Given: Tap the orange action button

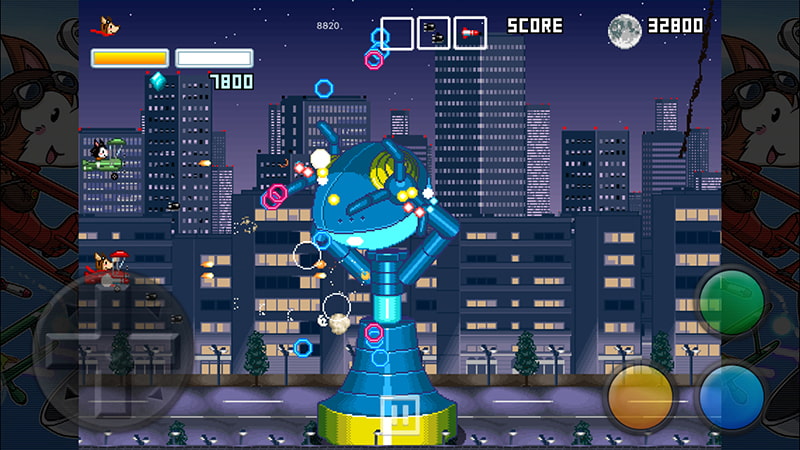Looking at the screenshot, I should coord(641,395).
